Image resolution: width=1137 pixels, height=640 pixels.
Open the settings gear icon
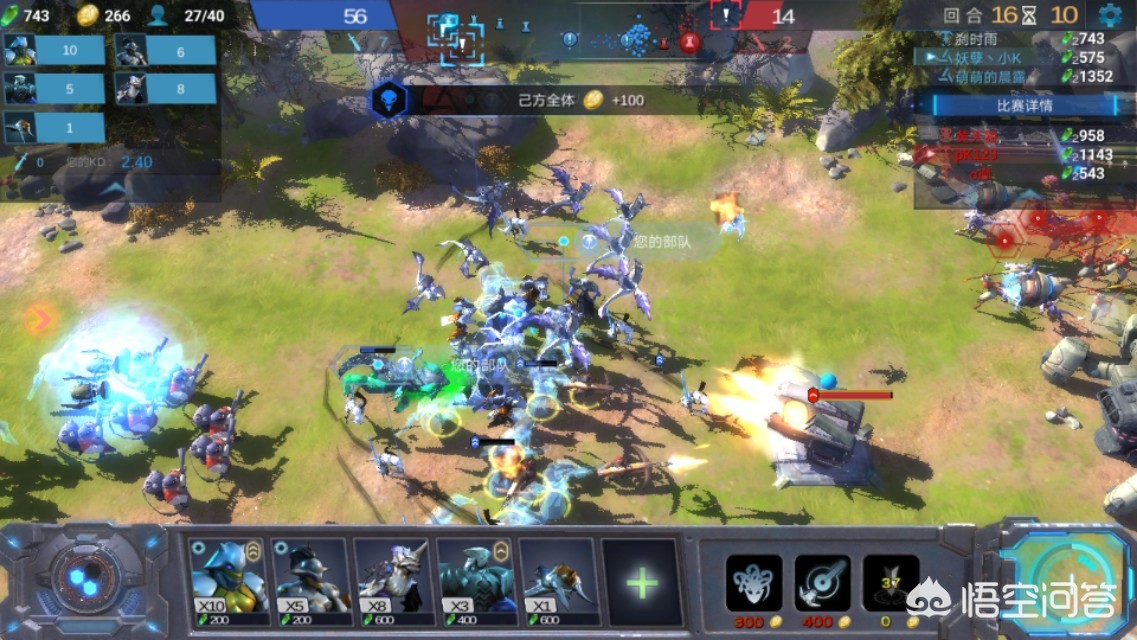coord(1110,15)
